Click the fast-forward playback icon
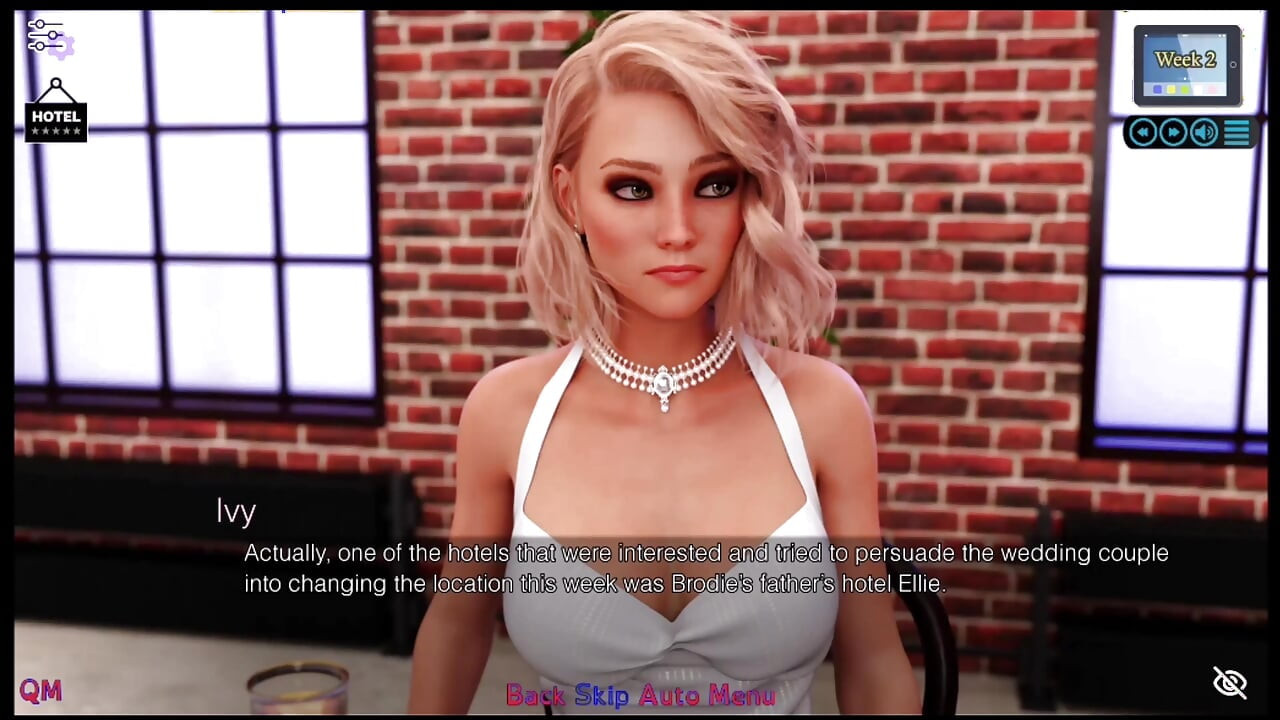Screen dimensions: 1280x720 [x=1172, y=131]
